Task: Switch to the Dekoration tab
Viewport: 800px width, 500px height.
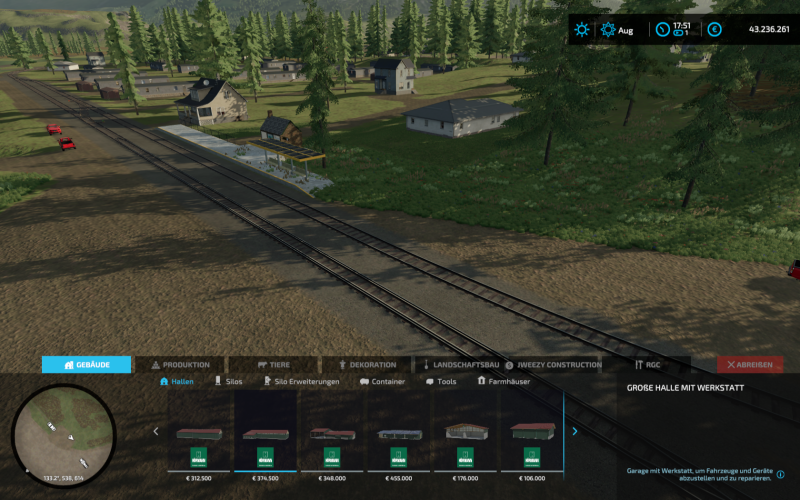Action: (x=368, y=365)
